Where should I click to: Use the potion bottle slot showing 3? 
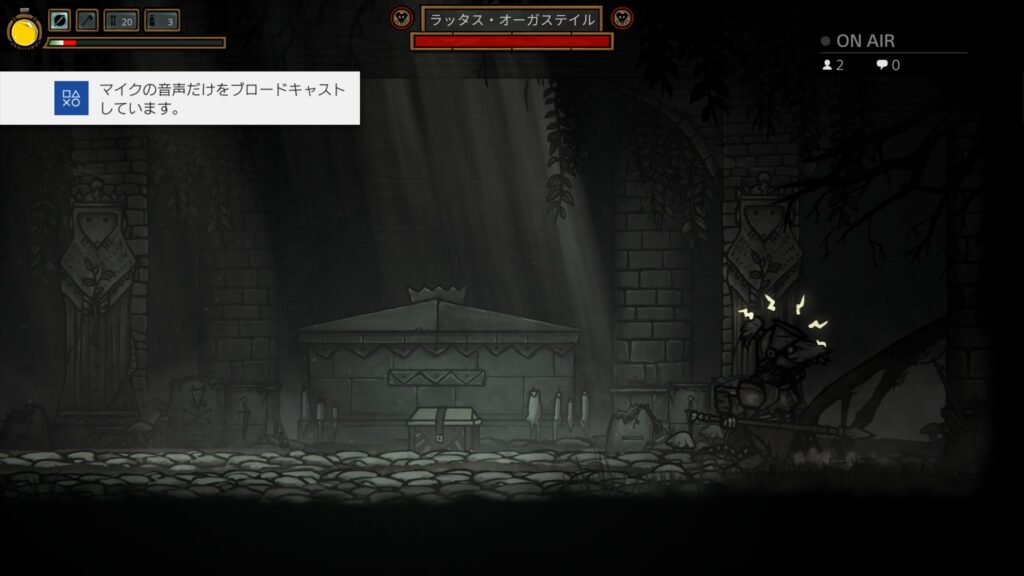coord(162,20)
